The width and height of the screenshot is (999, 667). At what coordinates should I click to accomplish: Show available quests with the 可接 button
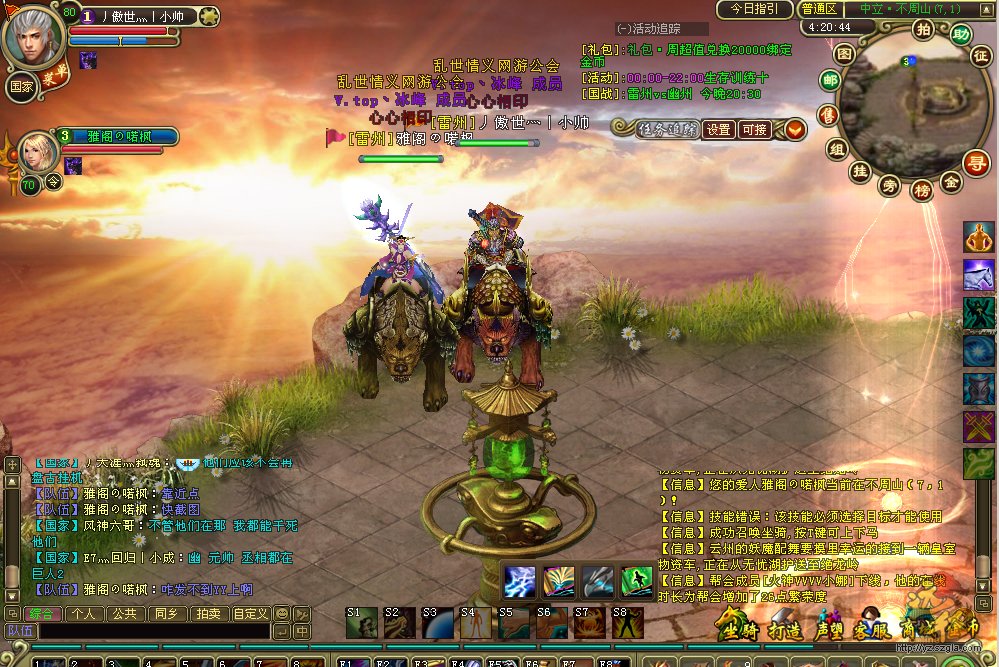[x=754, y=129]
